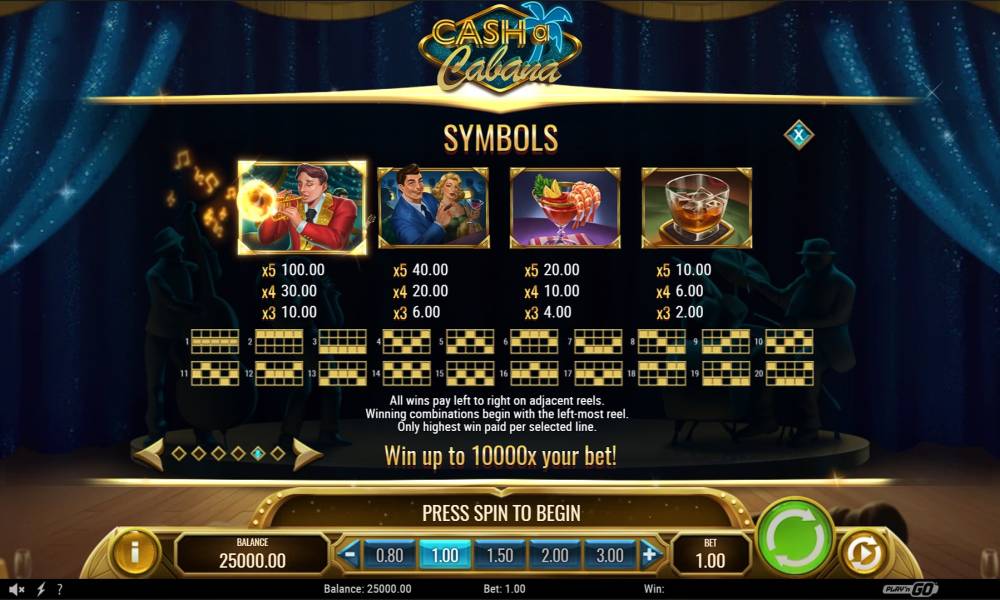Set the bet to 3.00
Screen dimensions: 1000x600
pos(609,554)
